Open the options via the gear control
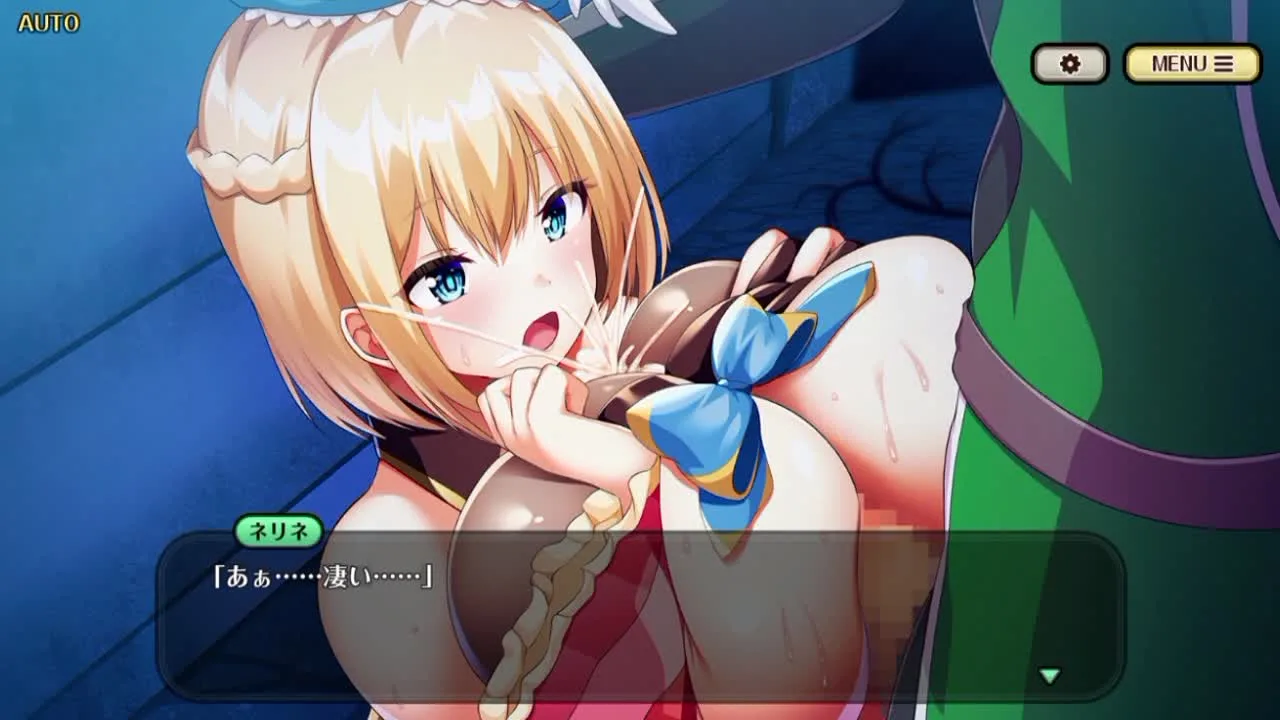Screen dimensions: 1280x720 (x=1070, y=63)
